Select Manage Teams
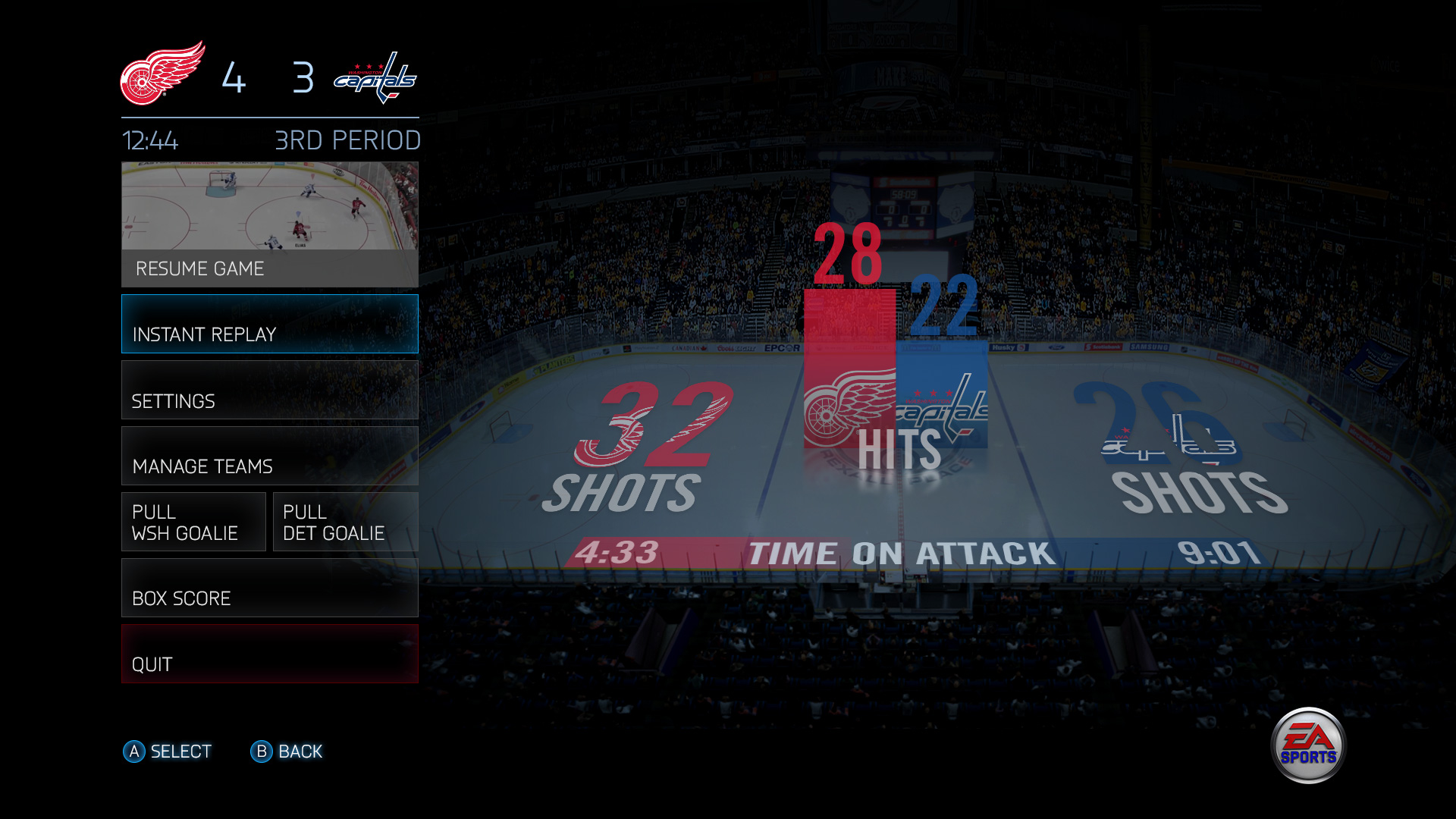 [x=269, y=456]
